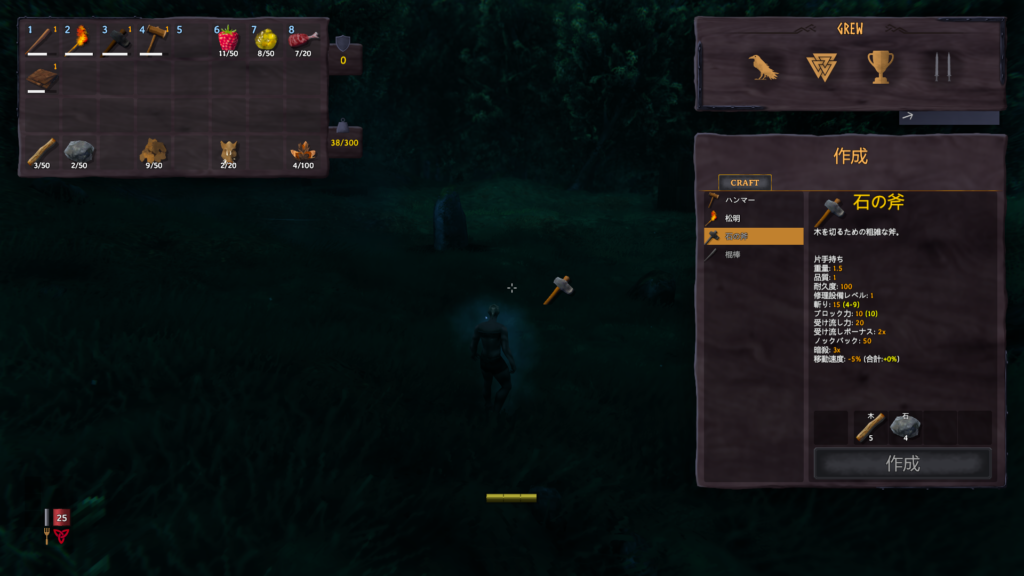Screen dimensions: 1024x576
Task: Equip the torch from the inventory
Action: point(79,41)
